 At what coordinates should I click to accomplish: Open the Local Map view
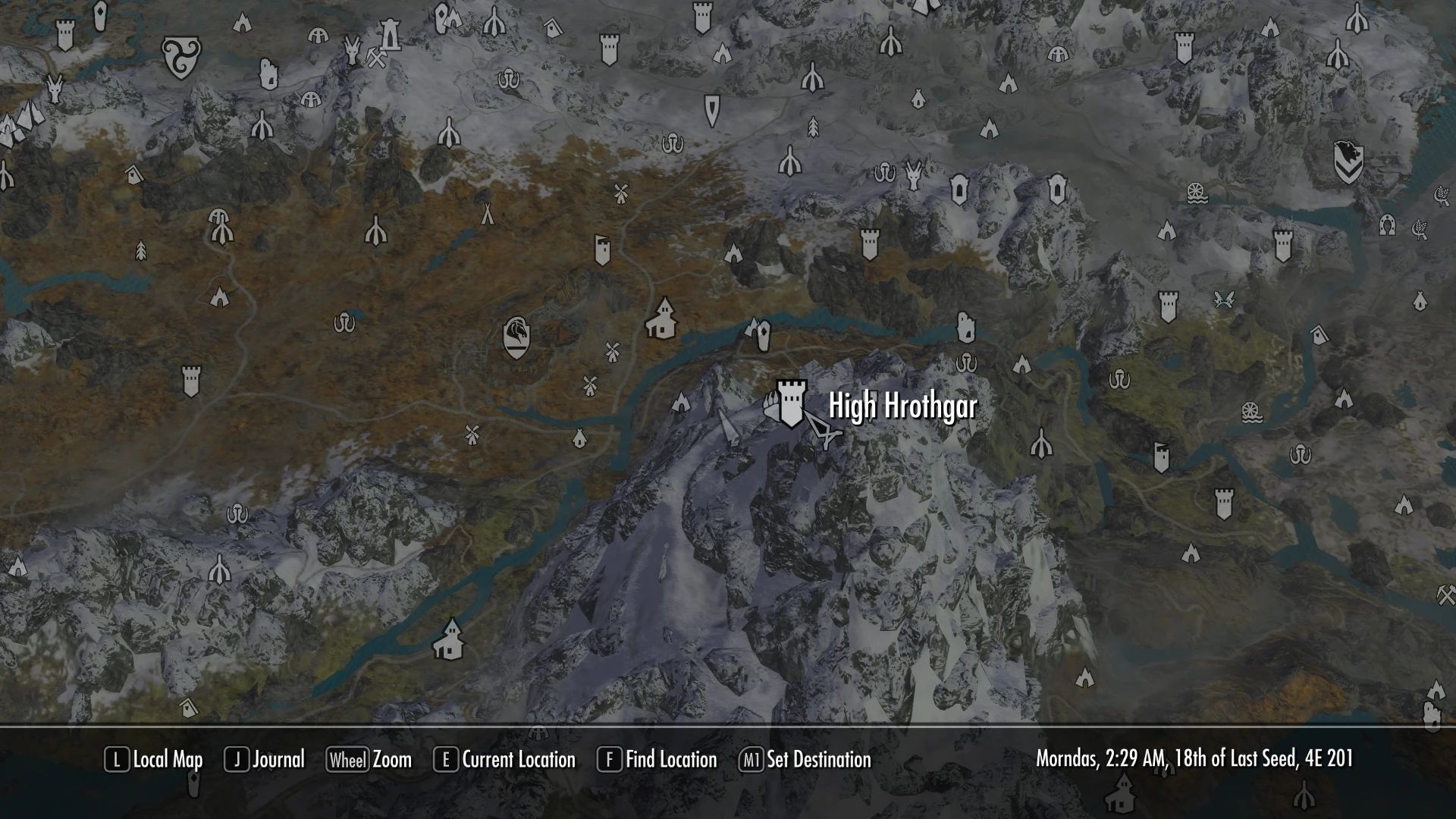point(154,759)
